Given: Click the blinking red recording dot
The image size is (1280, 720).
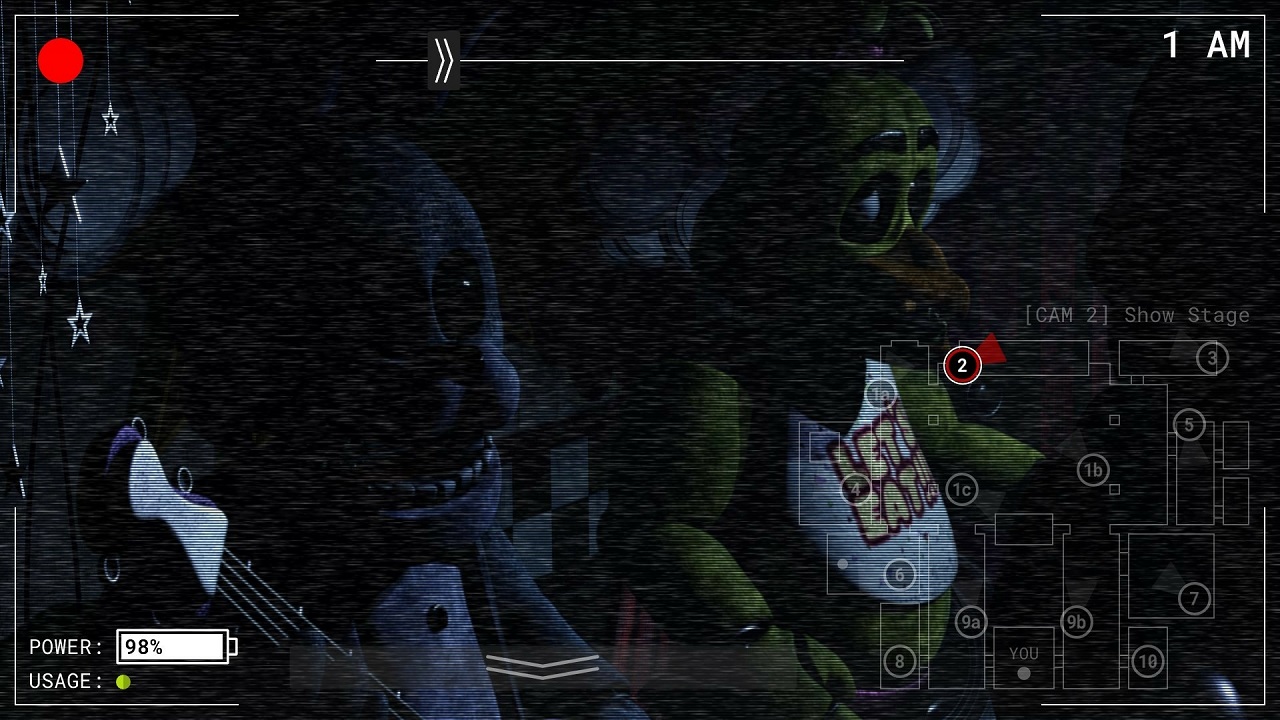Looking at the screenshot, I should click(59, 60).
